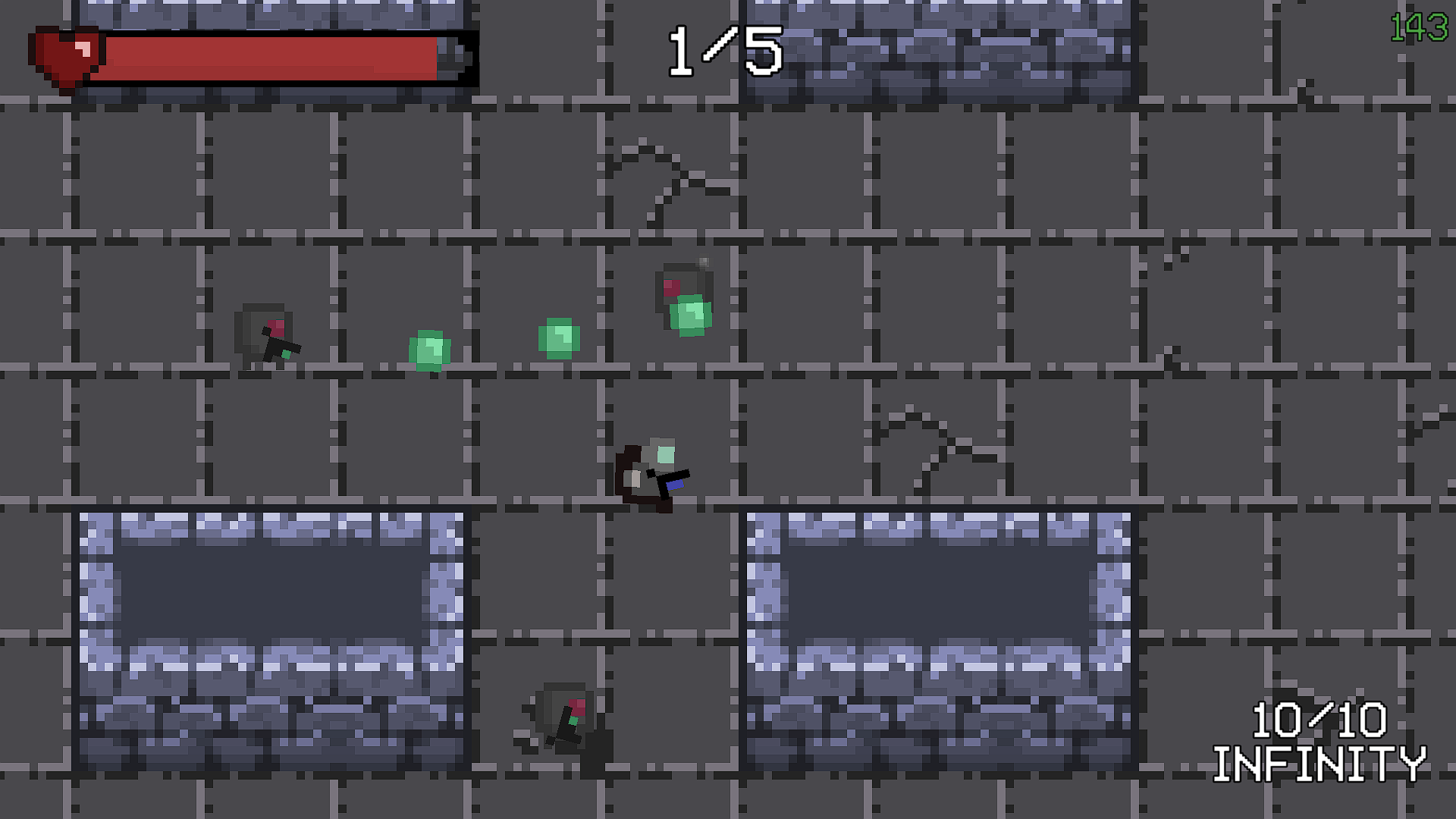
Task: Click the red heart icon by the health bar
Action: coord(64,53)
